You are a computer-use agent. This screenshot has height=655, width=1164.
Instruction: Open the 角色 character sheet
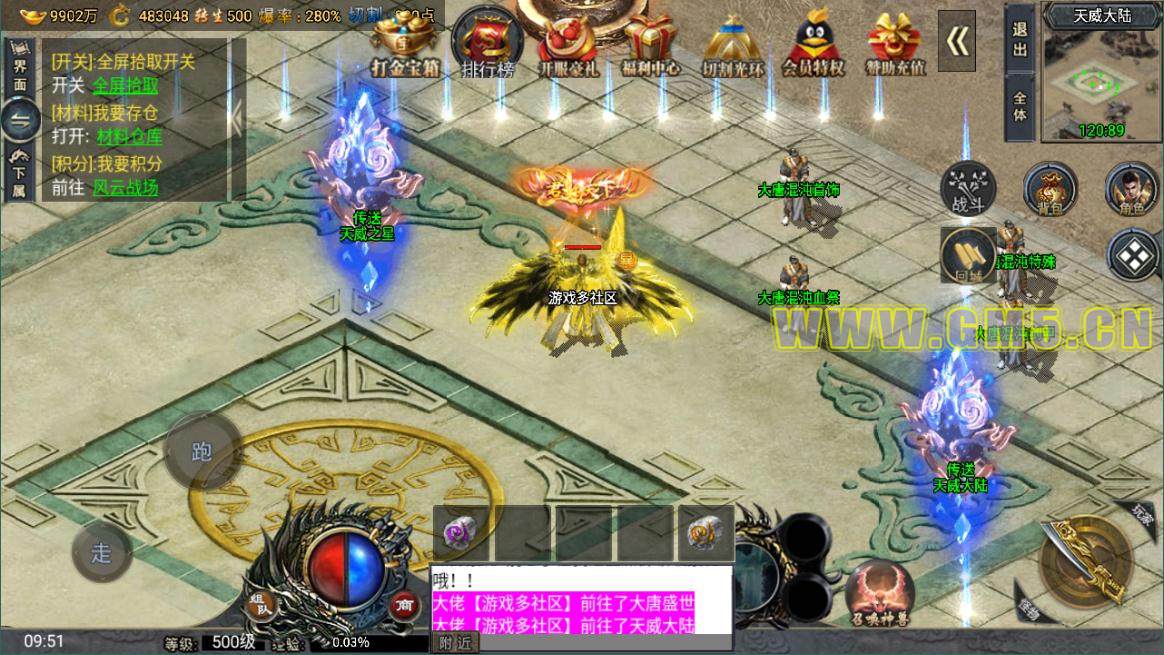tap(1132, 188)
